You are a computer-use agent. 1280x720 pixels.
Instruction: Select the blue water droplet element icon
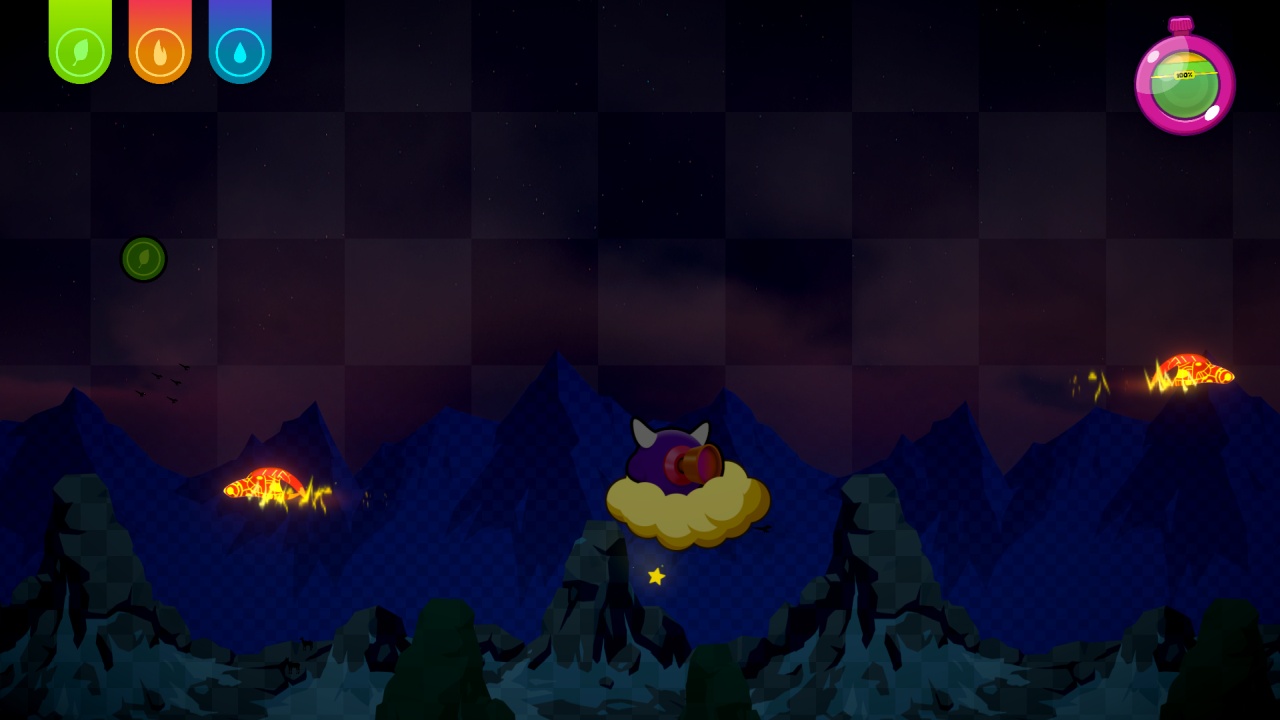pyautogui.click(x=239, y=50)
